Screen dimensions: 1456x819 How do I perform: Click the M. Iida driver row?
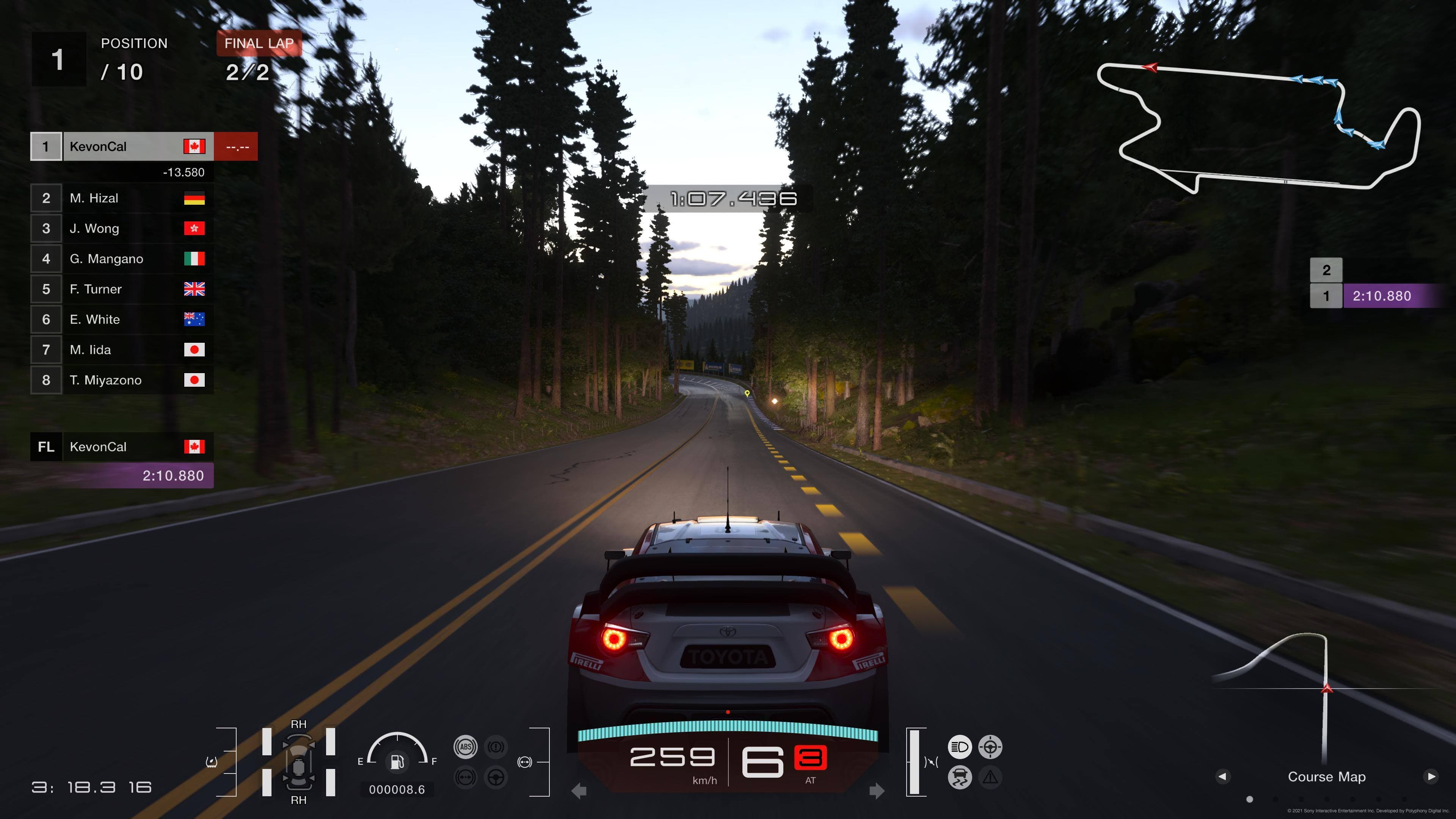coord(121,350)
